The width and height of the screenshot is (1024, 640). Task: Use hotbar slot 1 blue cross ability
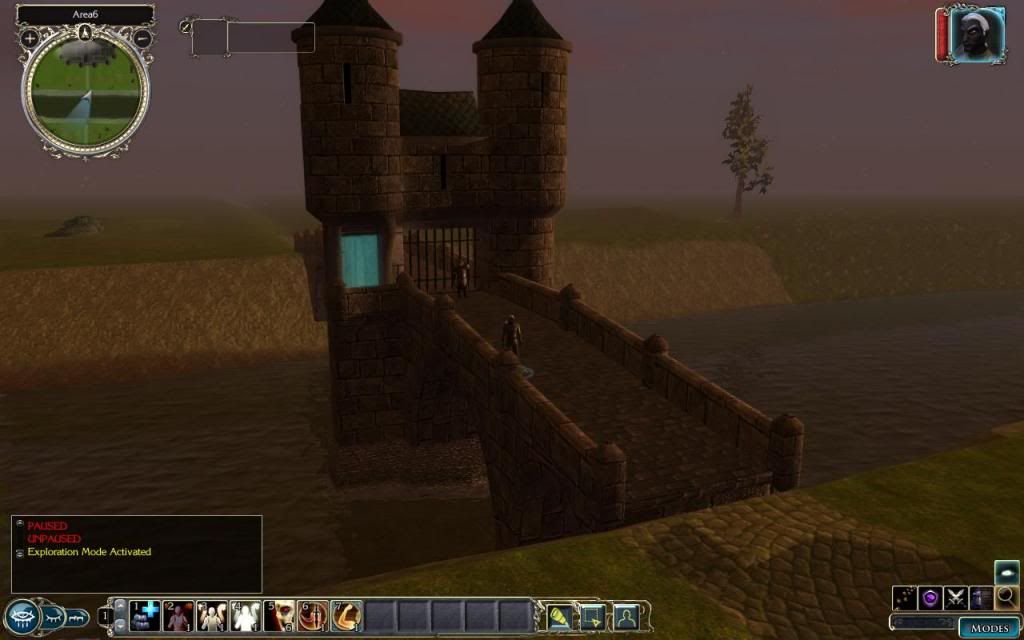[145, 615]
